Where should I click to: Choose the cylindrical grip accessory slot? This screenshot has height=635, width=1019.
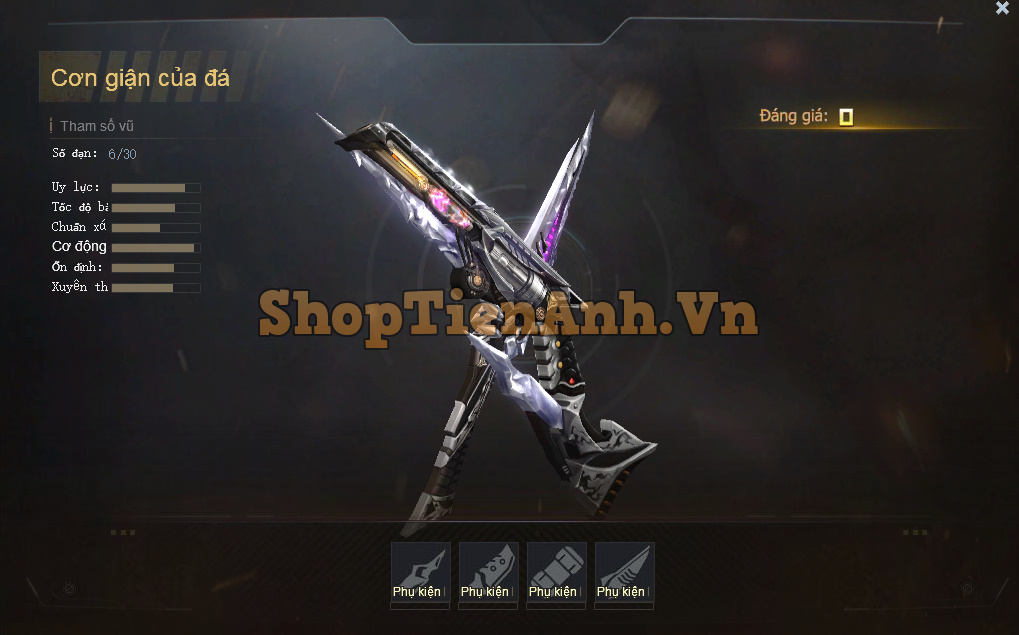(x=556, y=573)
